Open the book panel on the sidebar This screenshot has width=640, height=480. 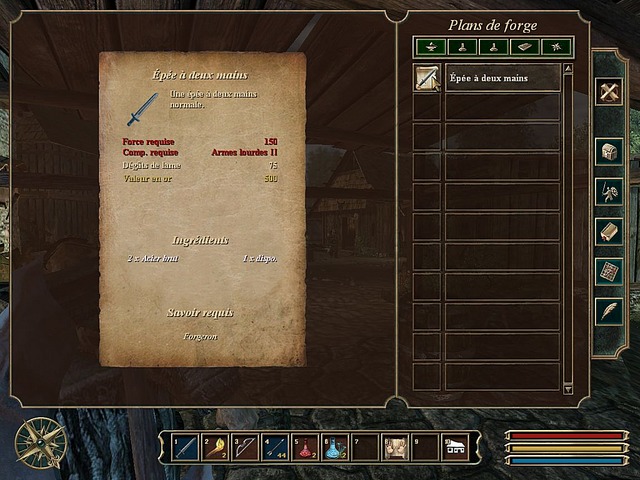click(x=610, y=231)
